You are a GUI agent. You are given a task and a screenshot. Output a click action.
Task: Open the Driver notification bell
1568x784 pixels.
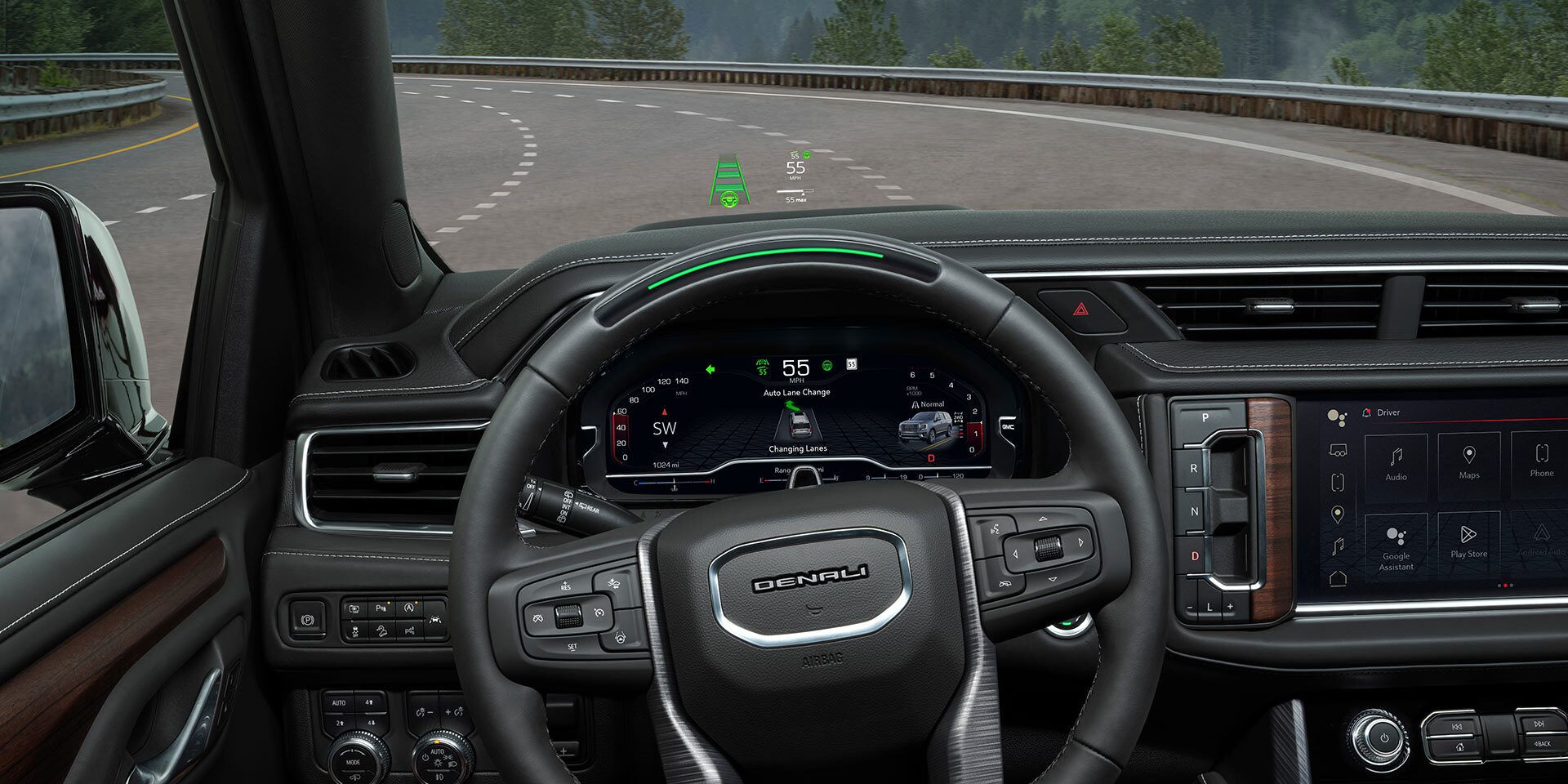tap(1366, 412)
